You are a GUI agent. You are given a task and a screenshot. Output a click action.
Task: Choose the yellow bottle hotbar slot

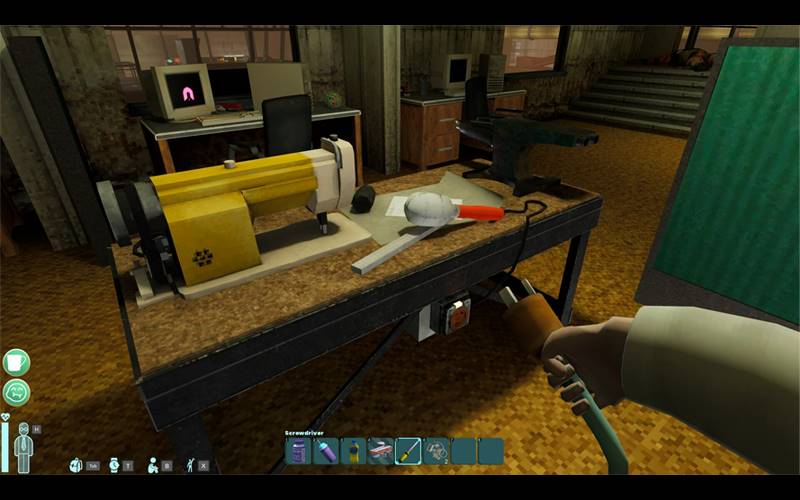coord(353,452)
